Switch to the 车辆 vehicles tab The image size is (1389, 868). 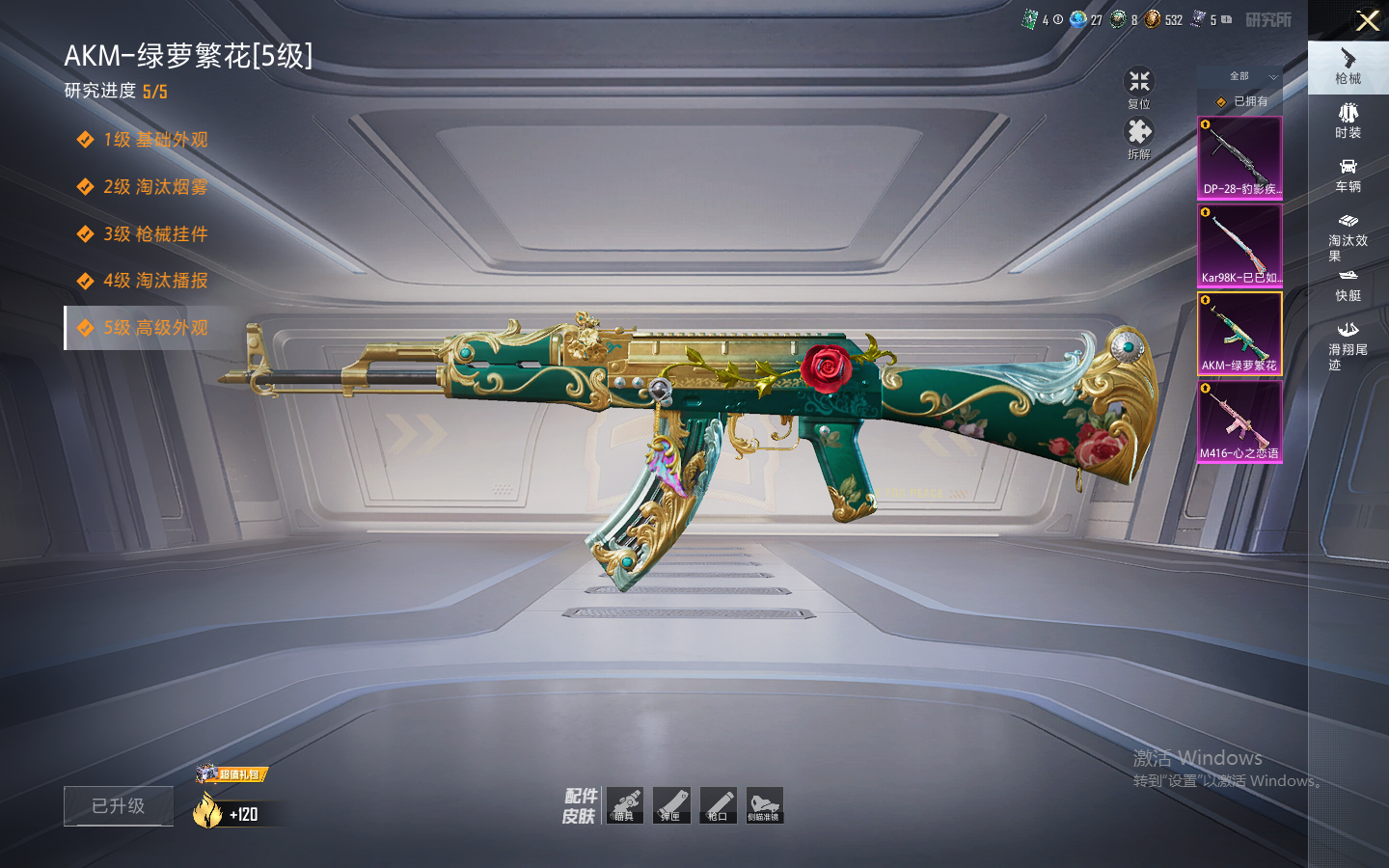click(x=1348, y=175)
